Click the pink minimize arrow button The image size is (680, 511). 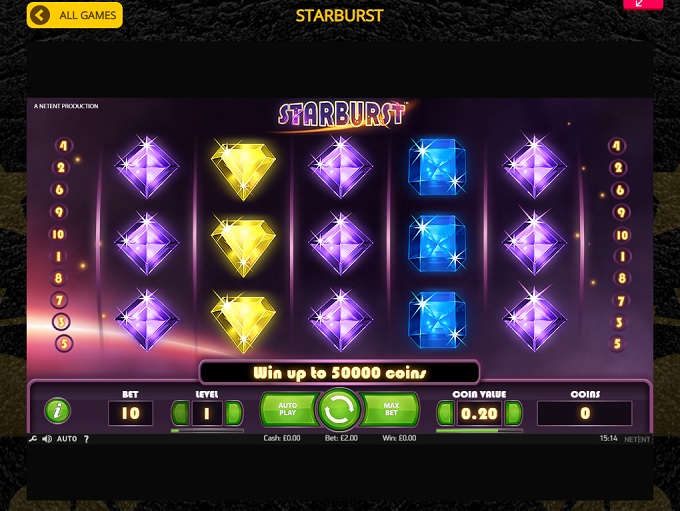642,4
